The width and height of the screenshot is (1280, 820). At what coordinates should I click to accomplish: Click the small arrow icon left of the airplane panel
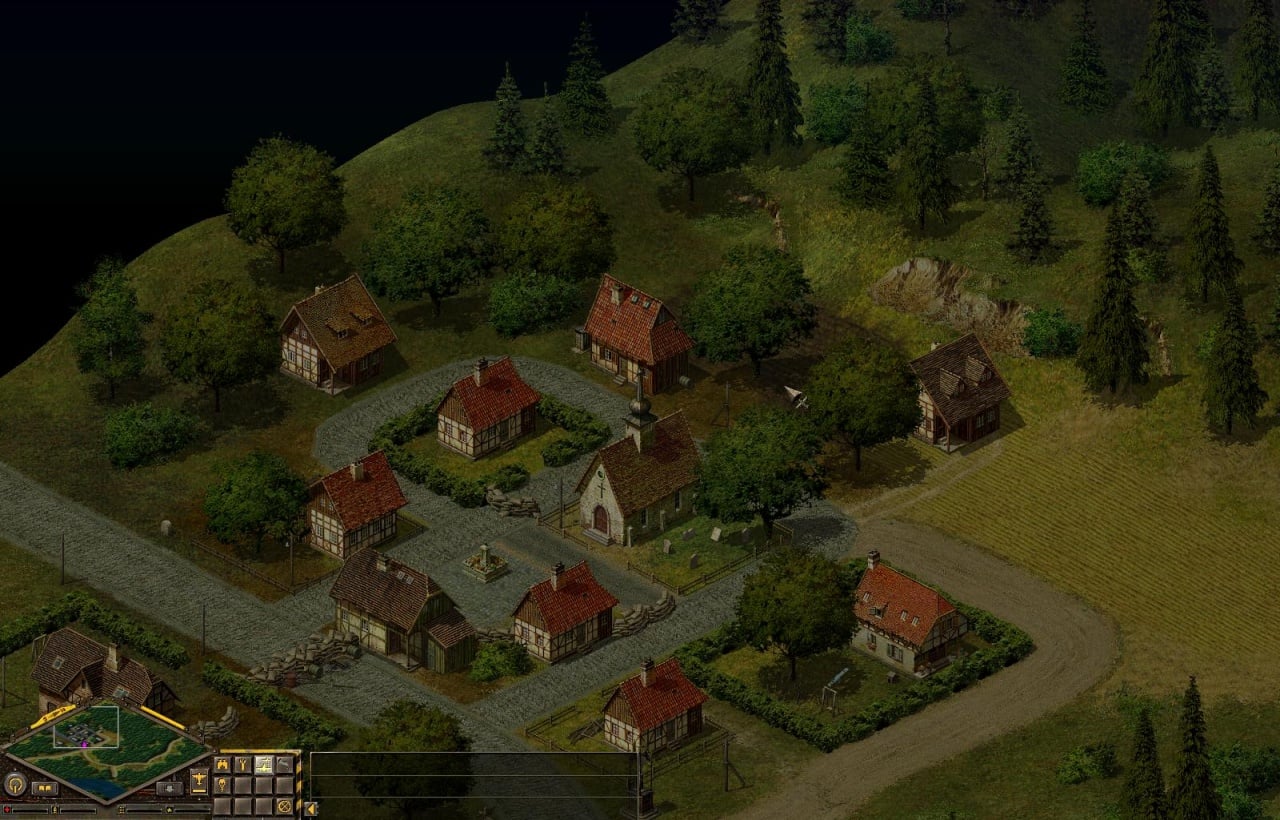tap(167, 788)
